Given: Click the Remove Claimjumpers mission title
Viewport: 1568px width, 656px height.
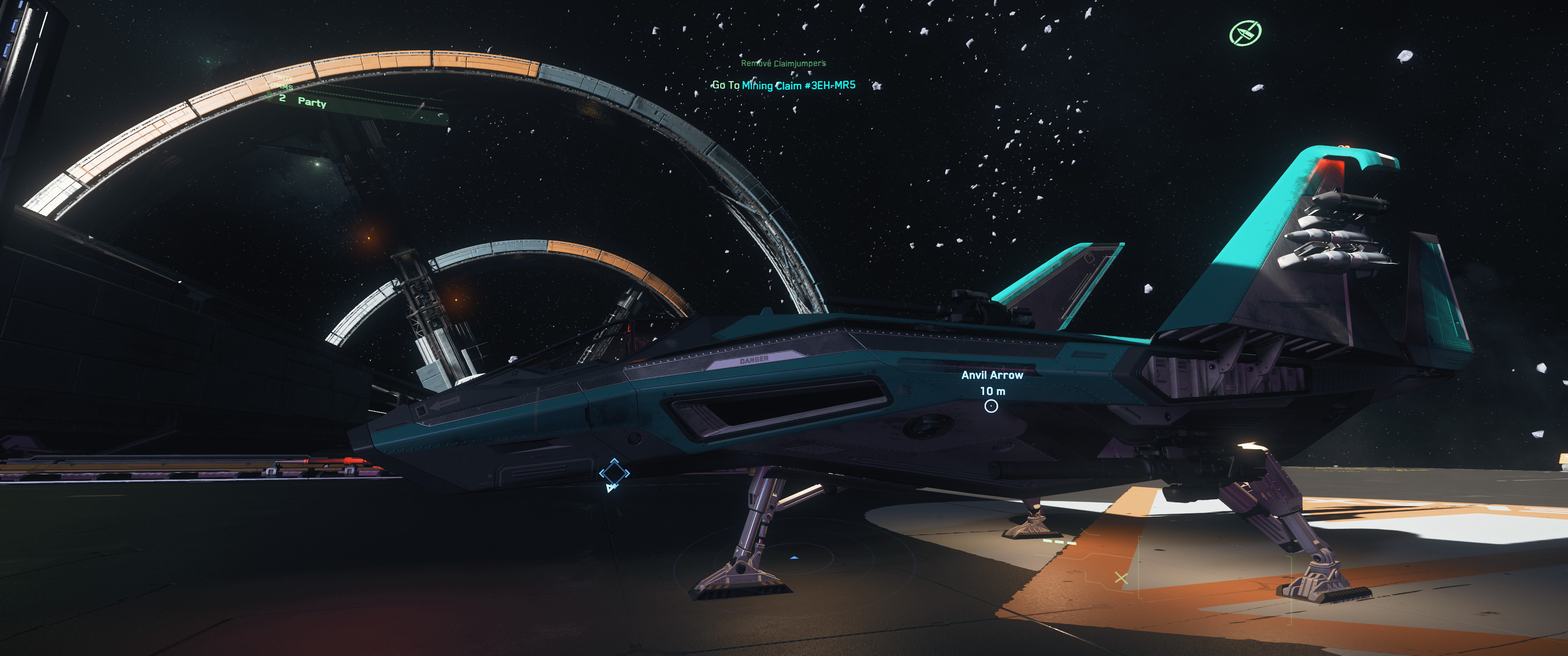Looking at the screenshot, I should (783, 63).
